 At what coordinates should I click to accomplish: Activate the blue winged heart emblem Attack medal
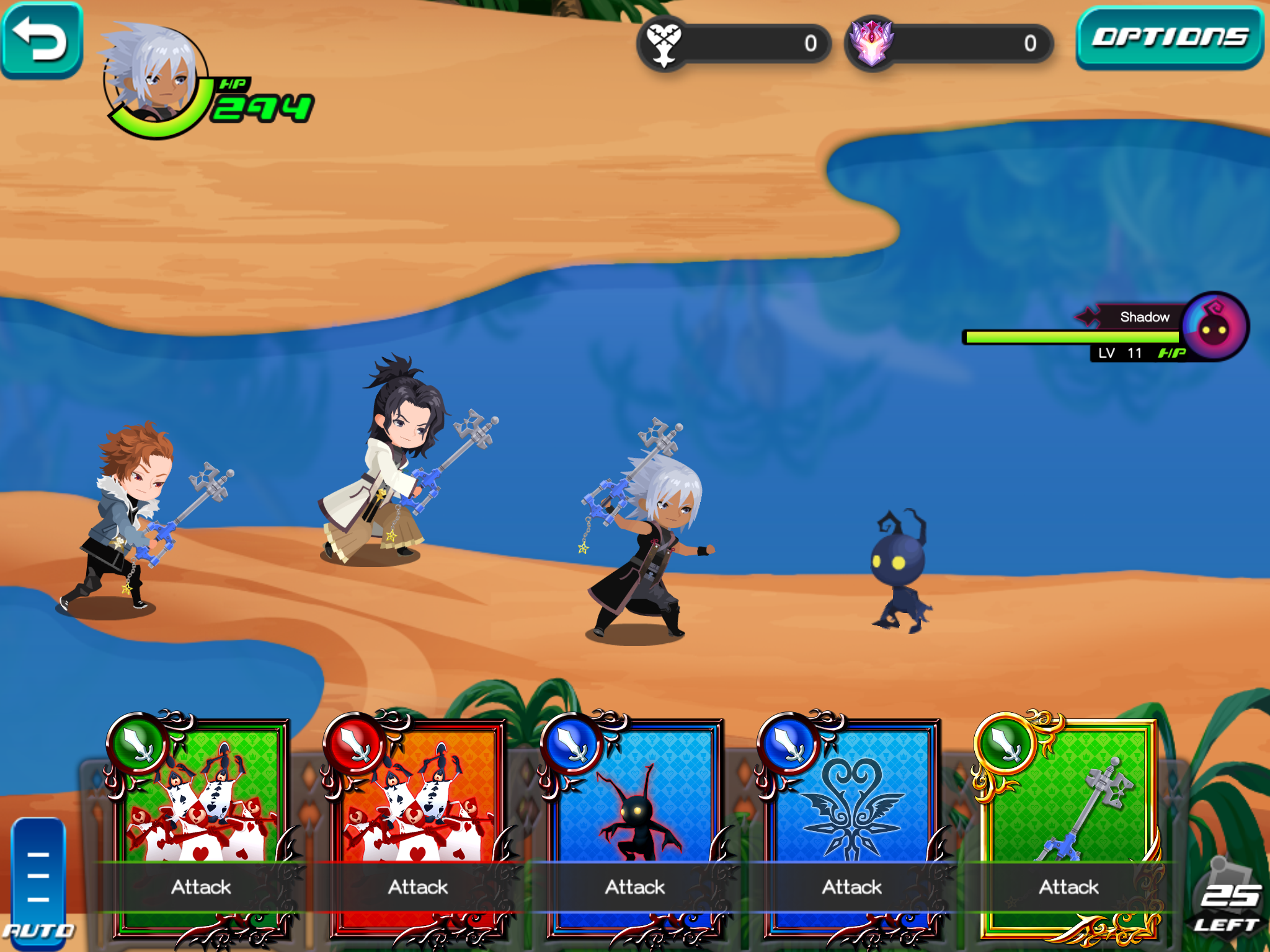853,824
